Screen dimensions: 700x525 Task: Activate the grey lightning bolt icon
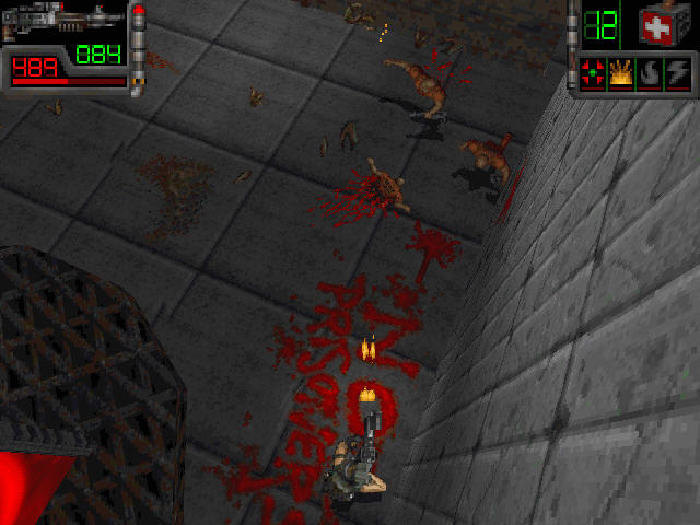pyautogui.click(x=677, y=73)
